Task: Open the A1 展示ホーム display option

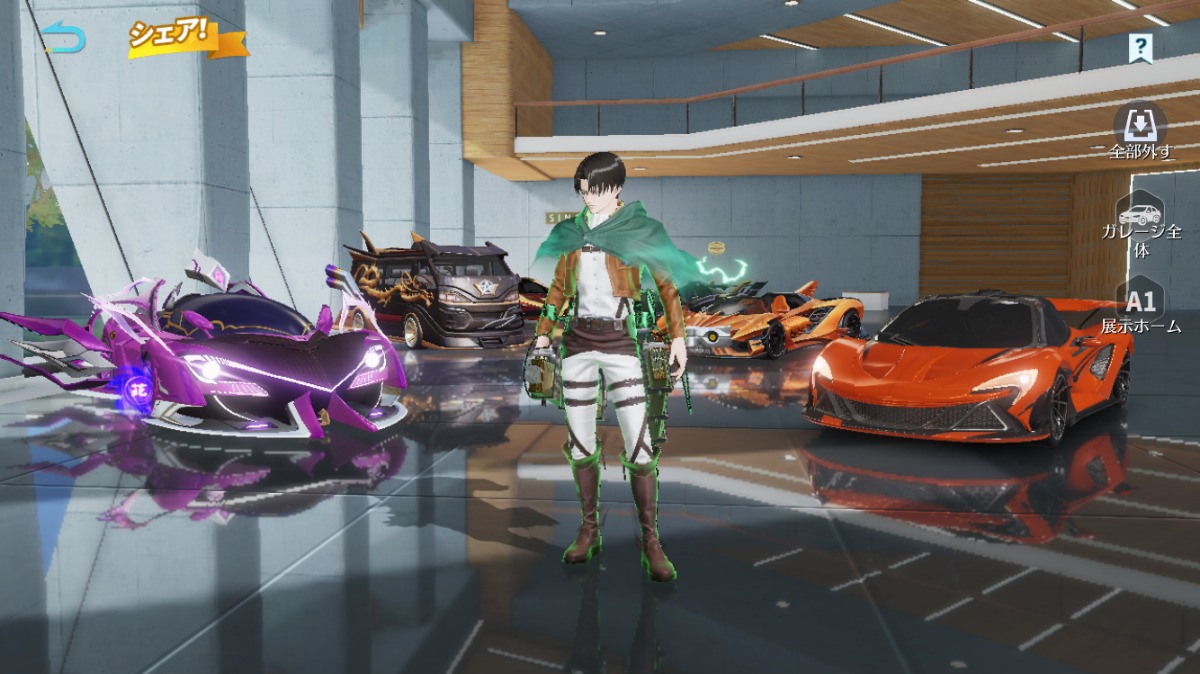Action: pos(1140,308)
